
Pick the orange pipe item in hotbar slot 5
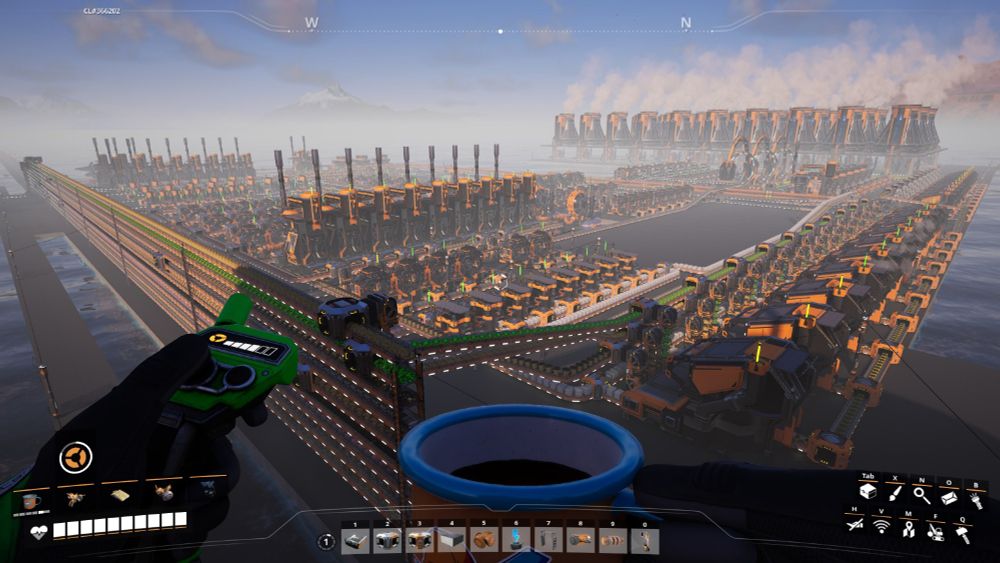click(484, 541)
